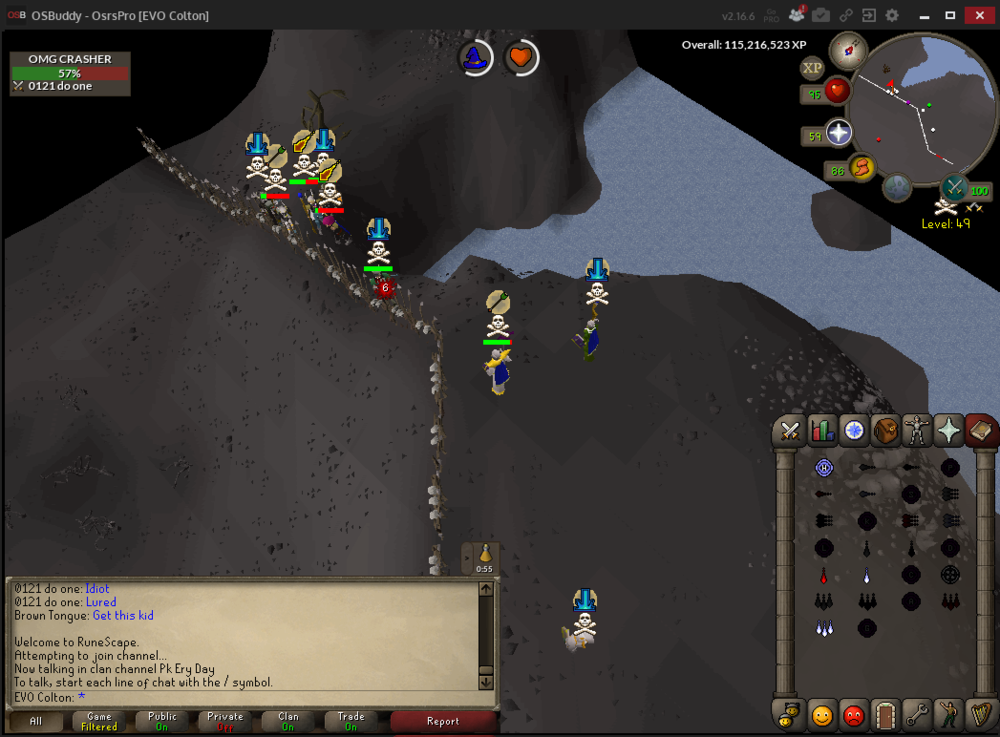This screenshot has width=1000, height=737.
Task: Toggle run with the boot energy orb
Action: point(862,169)
